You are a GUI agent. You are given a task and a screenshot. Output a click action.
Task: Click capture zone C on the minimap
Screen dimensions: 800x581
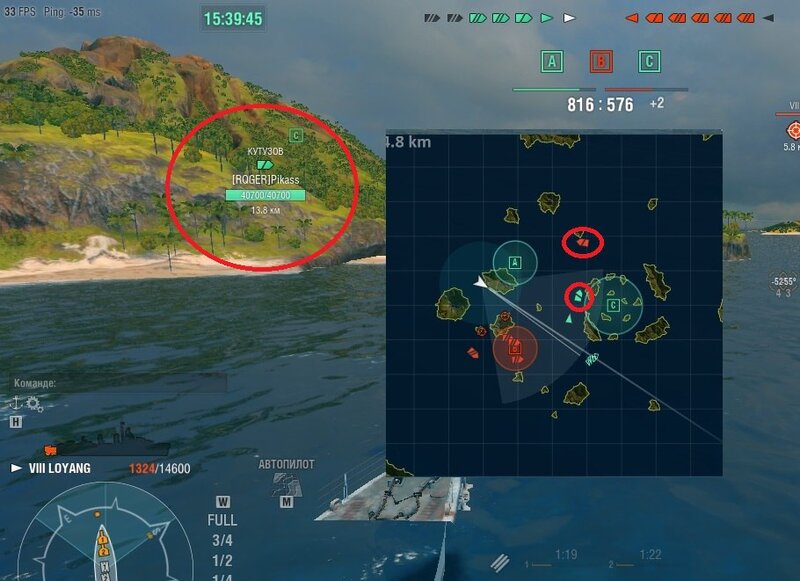[x=613, y=305]
